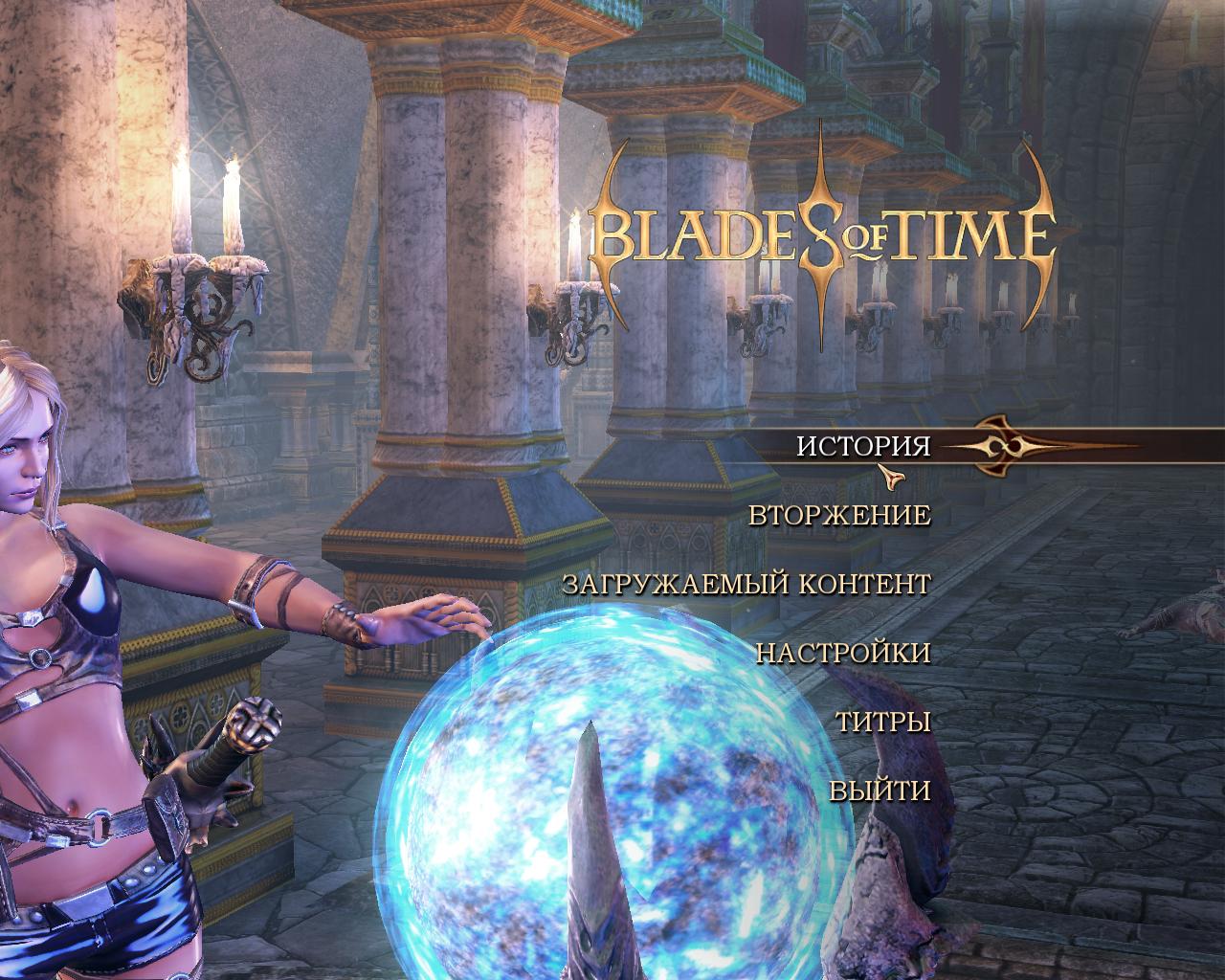Screen dimensions: 1225x980
Task: Click Выйти to exit the game
Action: point(880,791)
